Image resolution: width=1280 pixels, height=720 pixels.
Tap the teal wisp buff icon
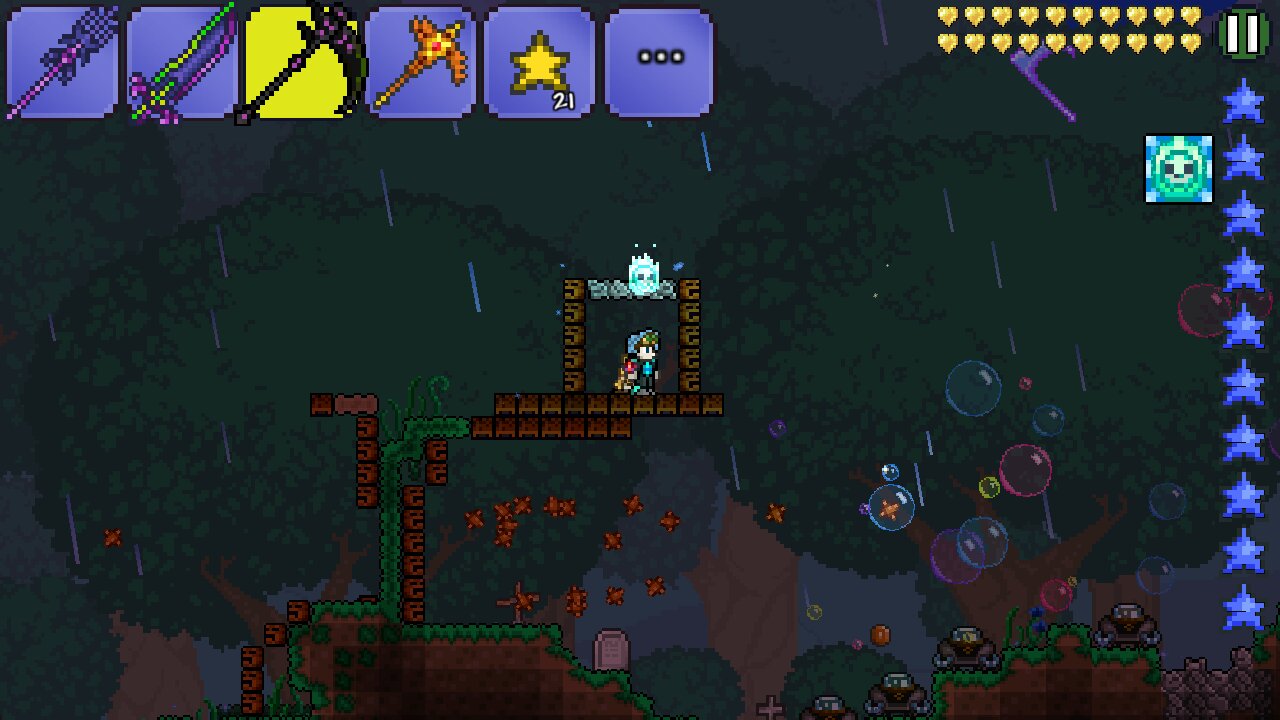pyautogui.click(x=1179, y=169)
